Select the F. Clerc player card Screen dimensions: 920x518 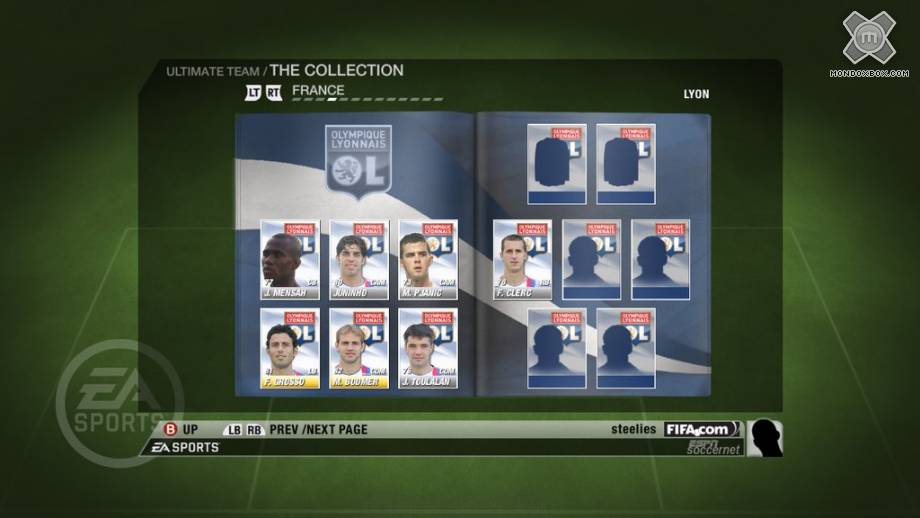(x=522, y=260)
